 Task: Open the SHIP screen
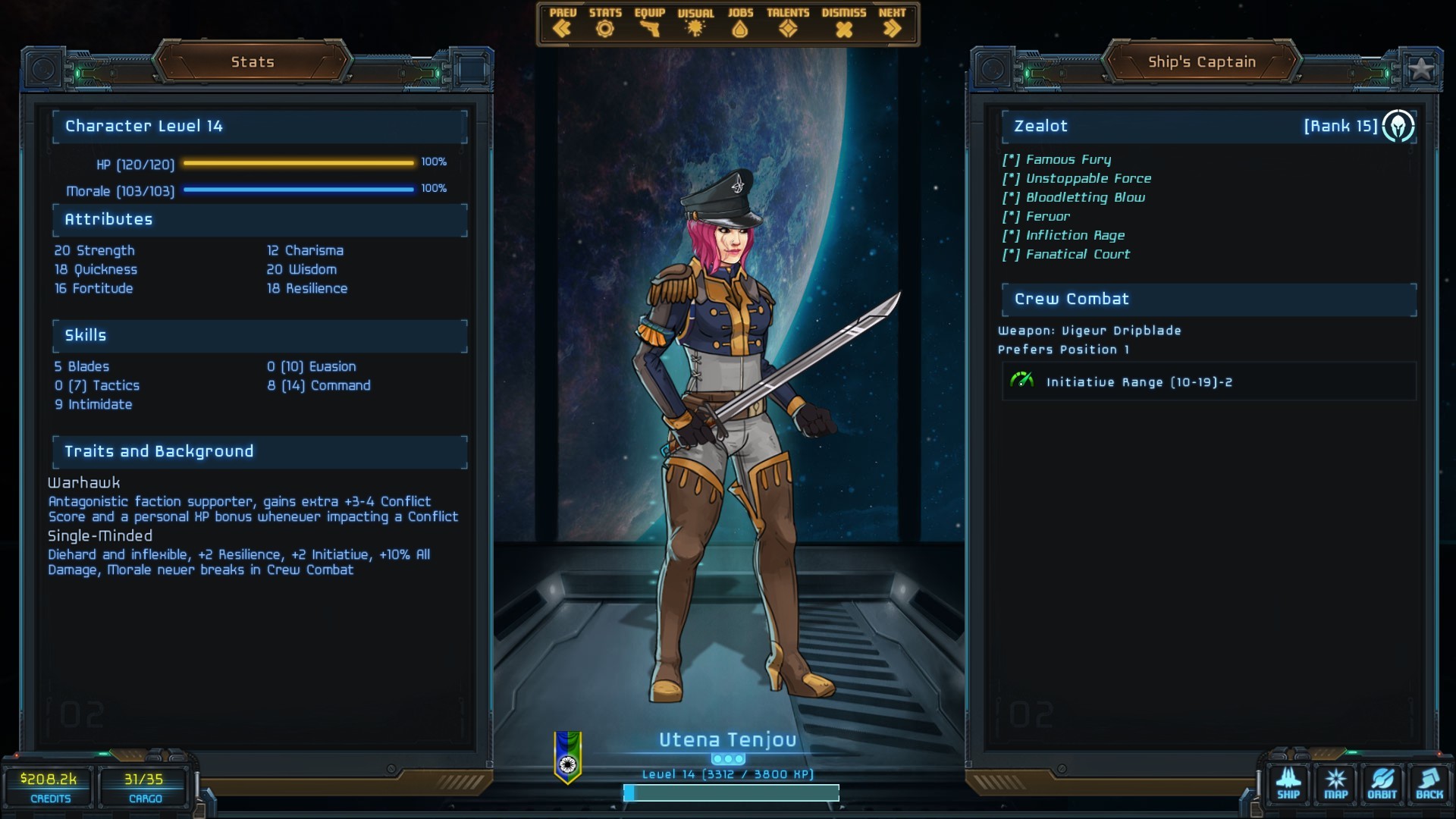point(1288,783)
